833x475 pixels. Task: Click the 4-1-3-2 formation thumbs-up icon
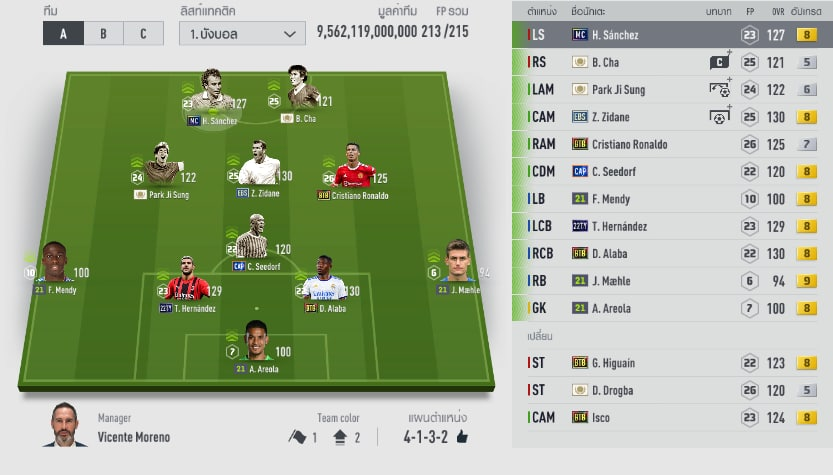point(462,437)
